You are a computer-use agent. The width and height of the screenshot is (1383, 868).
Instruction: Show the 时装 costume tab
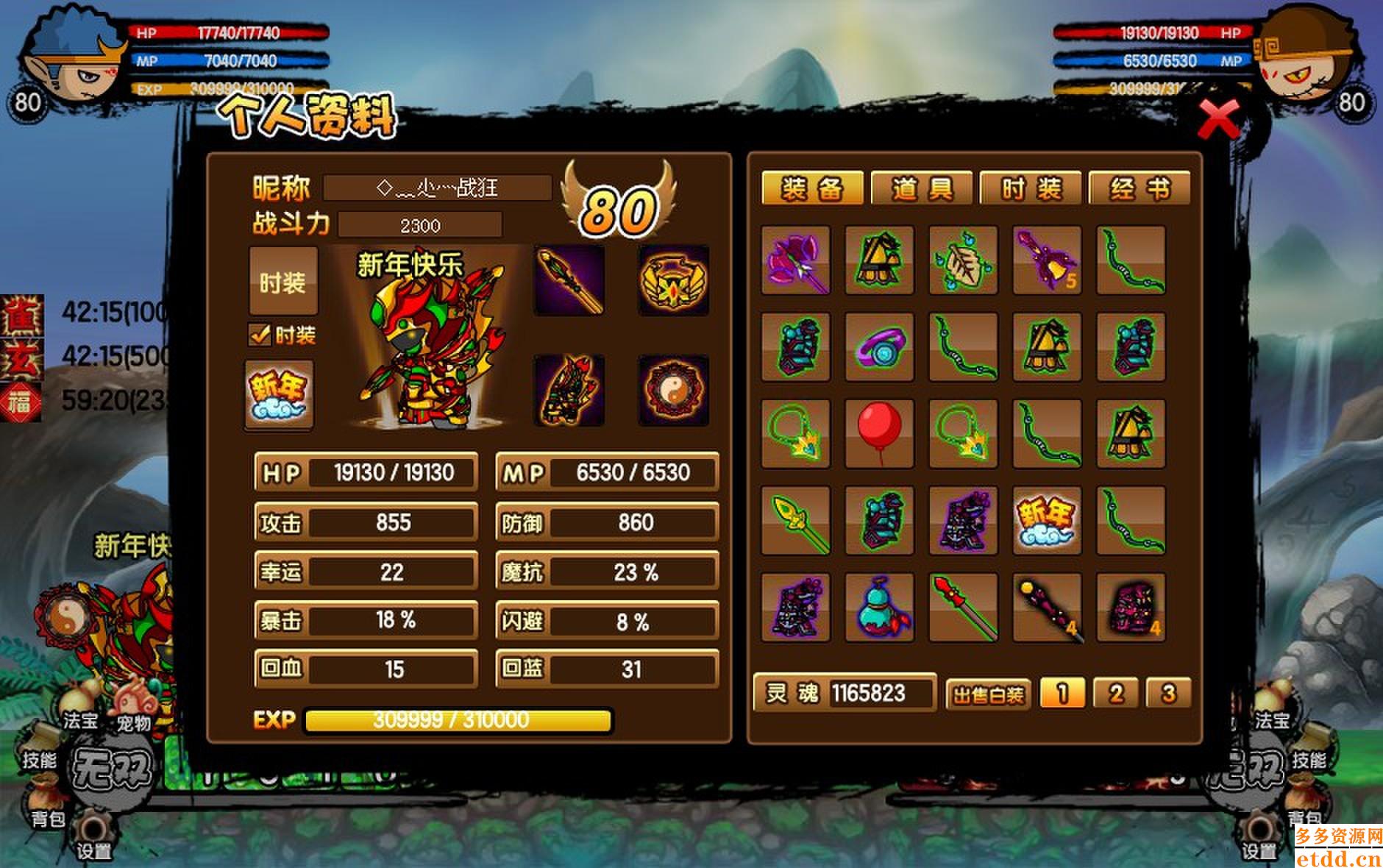(x=1031, y=189)
